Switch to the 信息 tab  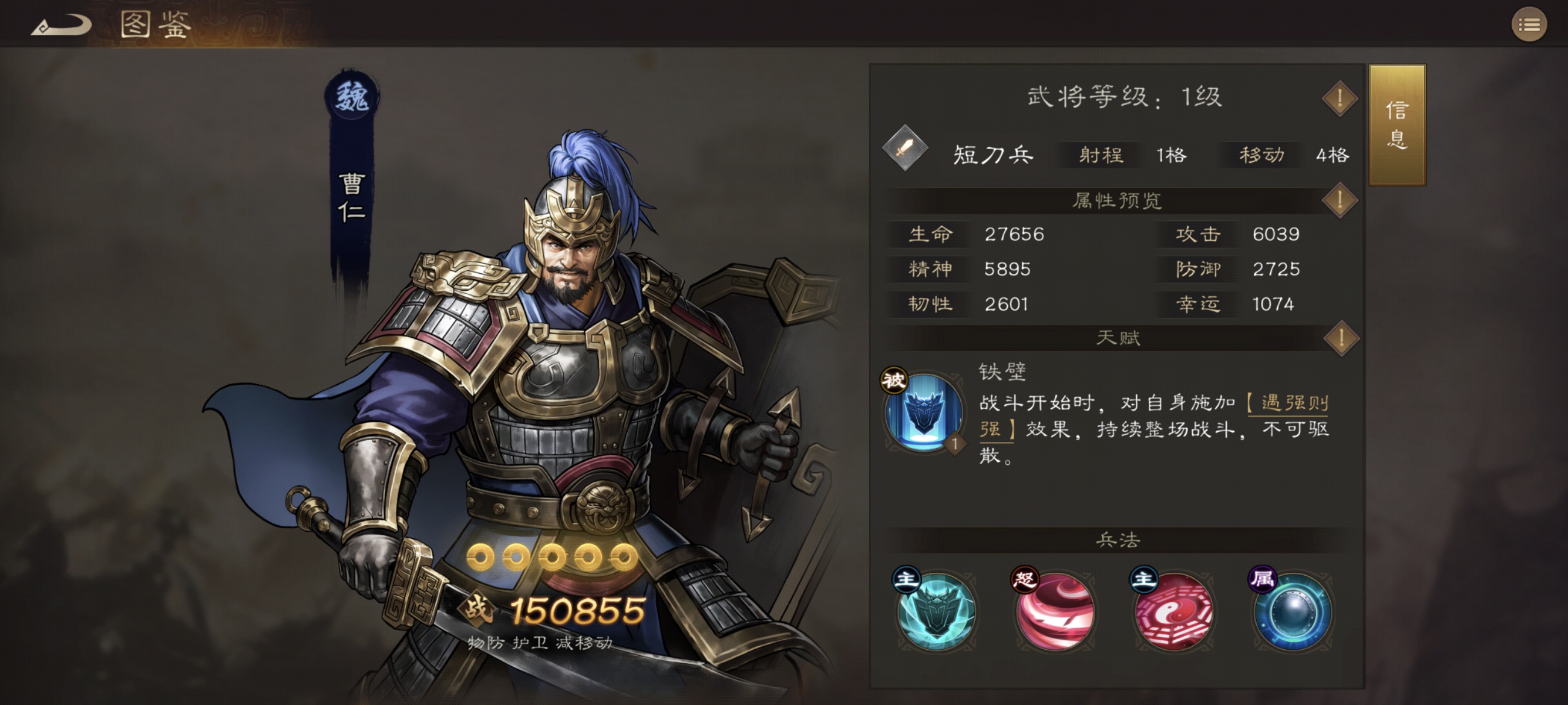[1398, 125]
